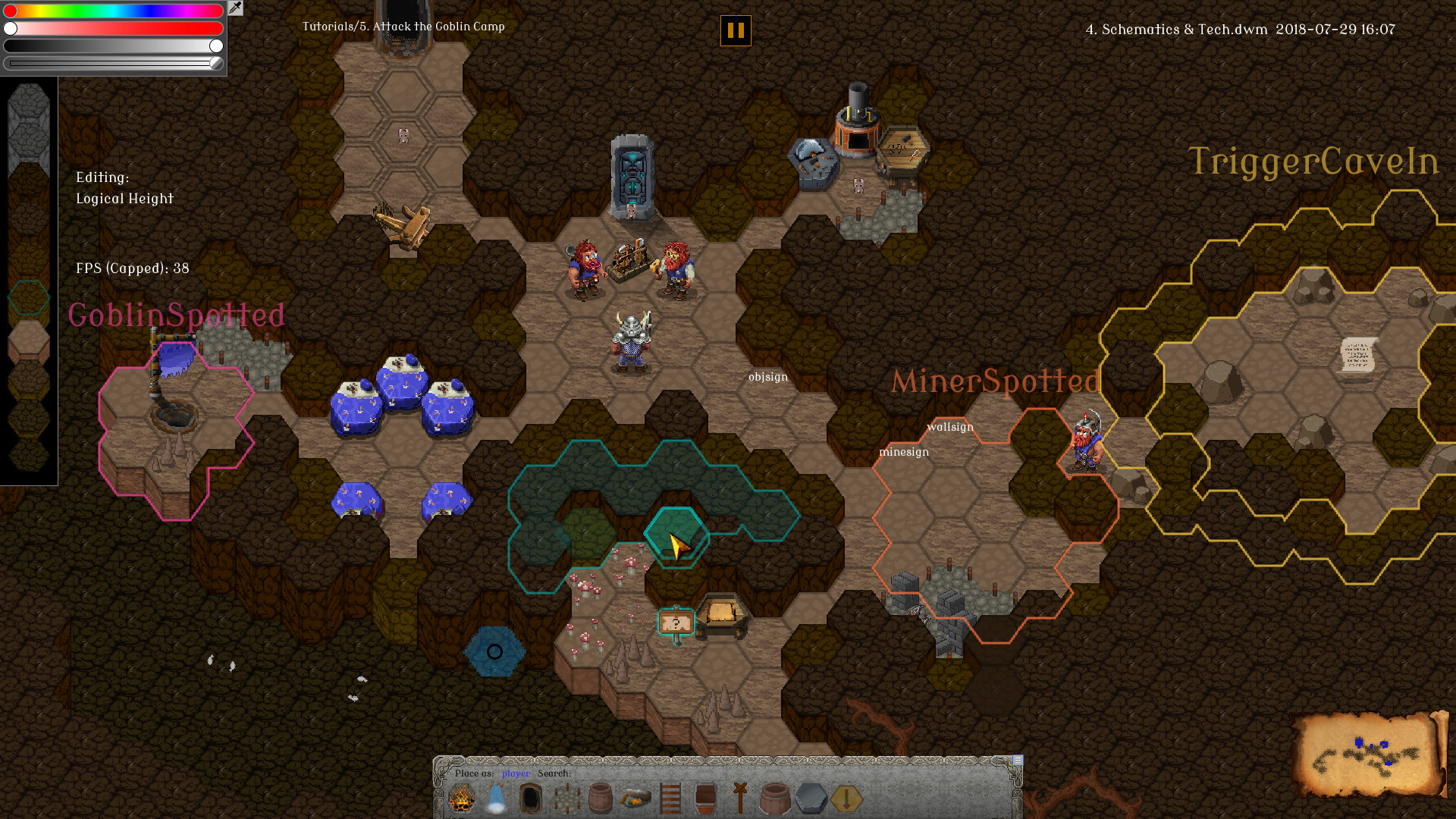Select the campfire debris object
Image resolution: width=1456 pixels, height=819 pixels.
(x=635, y=798)
